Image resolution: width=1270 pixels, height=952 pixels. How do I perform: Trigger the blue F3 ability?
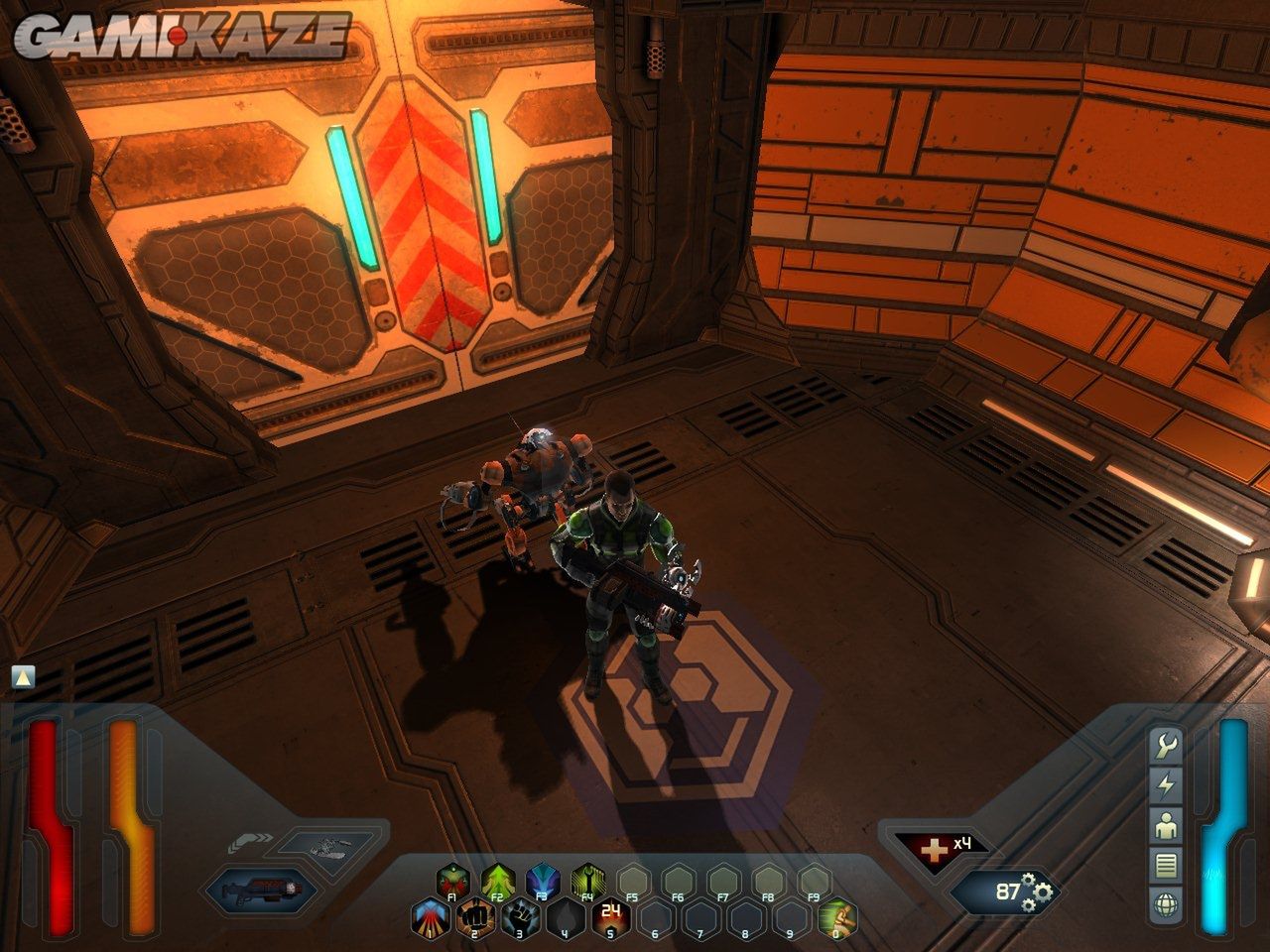point(543,879)
